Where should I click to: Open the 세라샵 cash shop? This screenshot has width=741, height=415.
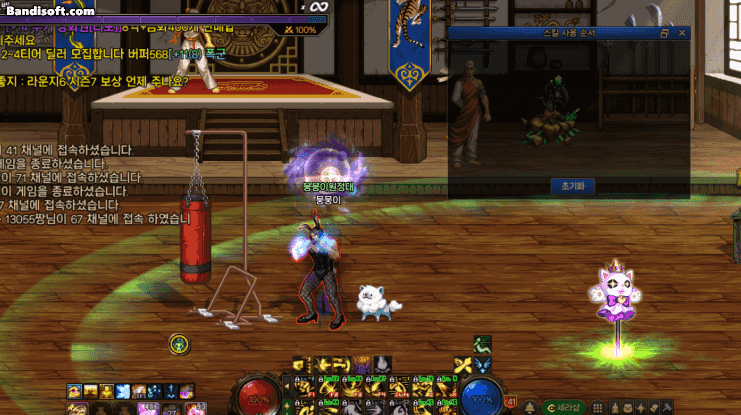pyautogui.click(x=568, y=407)
